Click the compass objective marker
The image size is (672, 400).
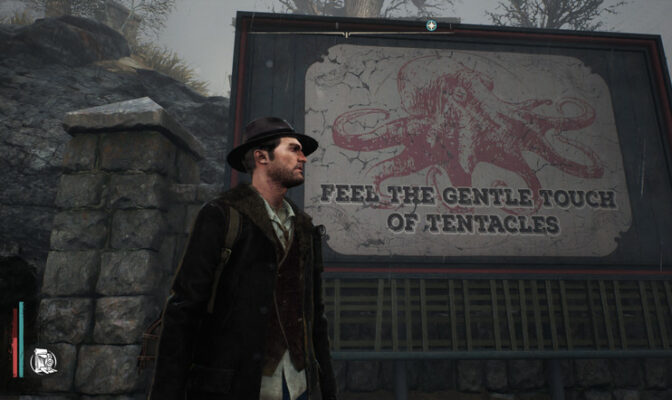click(x=431, y=25)
